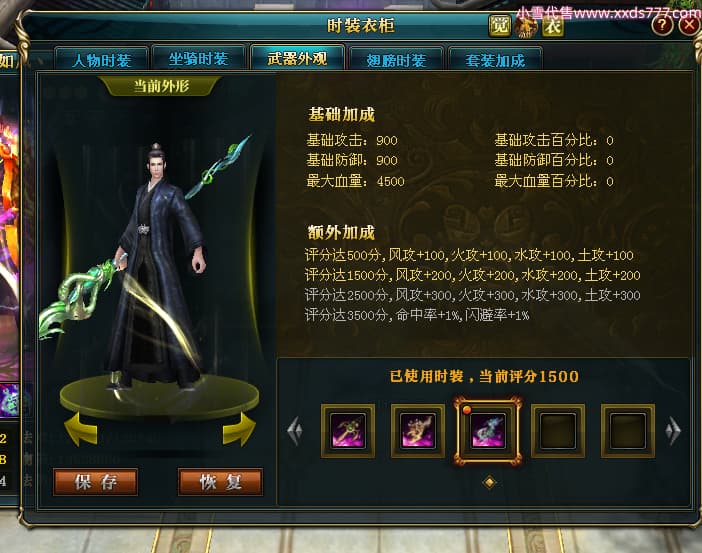Select the green weapon skin icon
The width and height of the screenshot is (702, 553).
tap(348, 431)
